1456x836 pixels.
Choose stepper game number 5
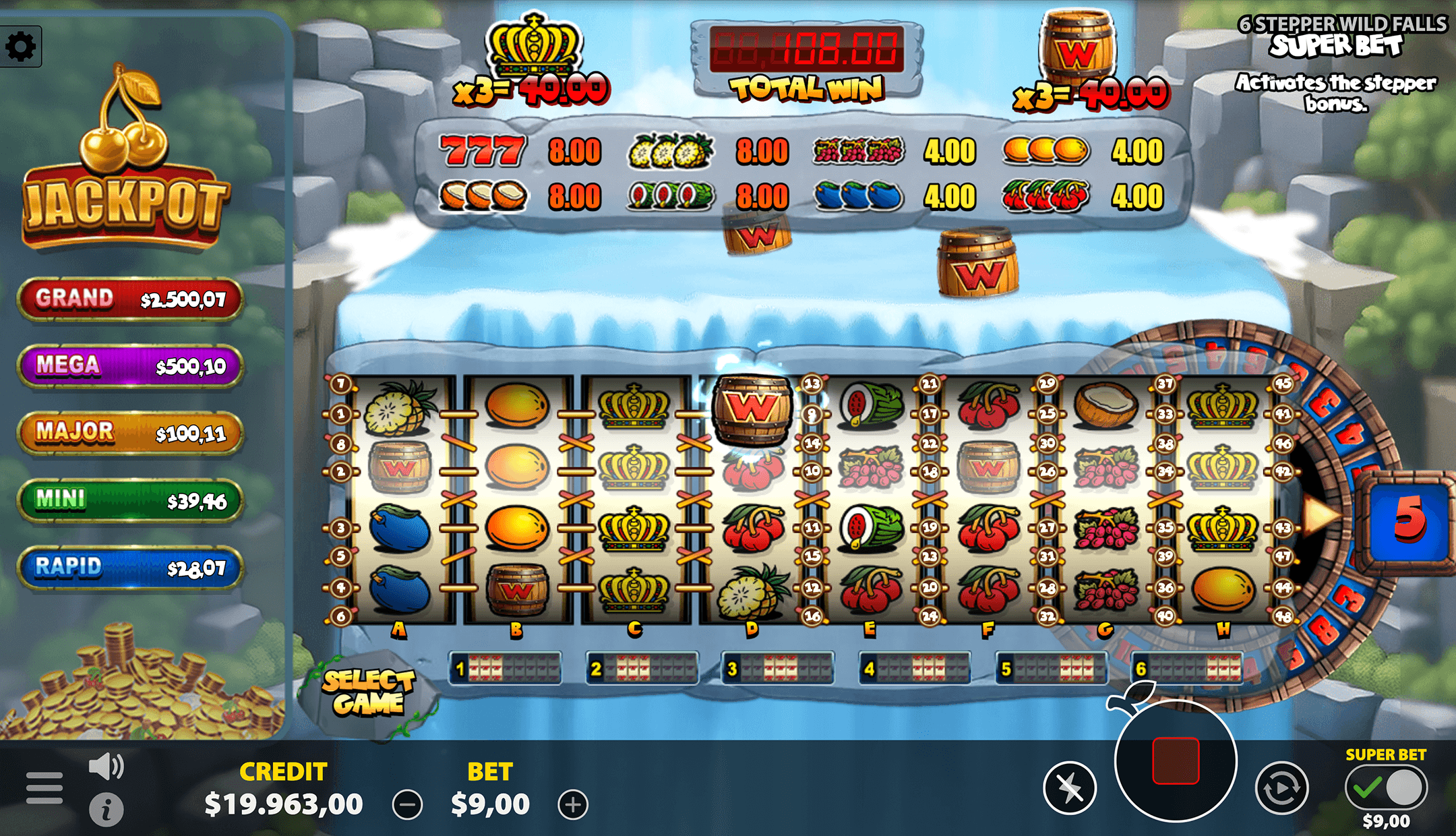click(1052, 669)
